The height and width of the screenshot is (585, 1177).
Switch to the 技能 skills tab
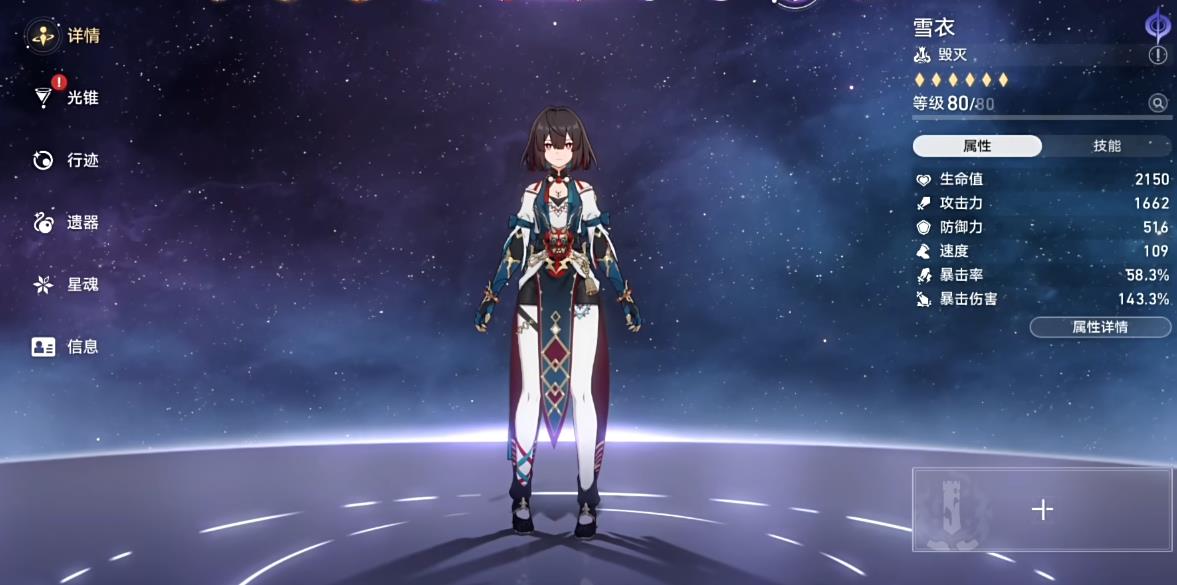click(1106, 146)
